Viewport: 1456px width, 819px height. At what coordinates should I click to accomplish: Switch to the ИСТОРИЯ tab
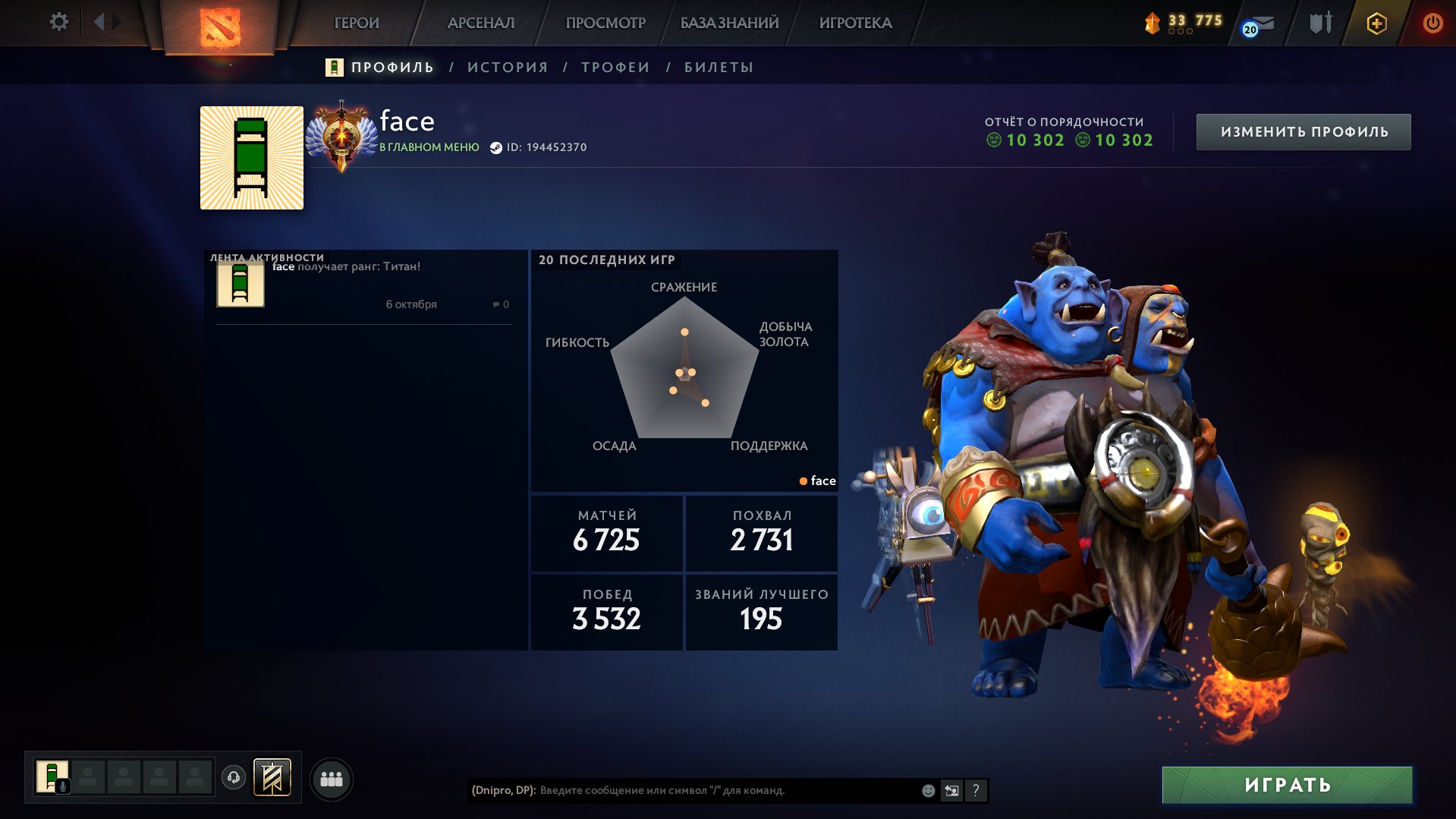tap(508, 68)
